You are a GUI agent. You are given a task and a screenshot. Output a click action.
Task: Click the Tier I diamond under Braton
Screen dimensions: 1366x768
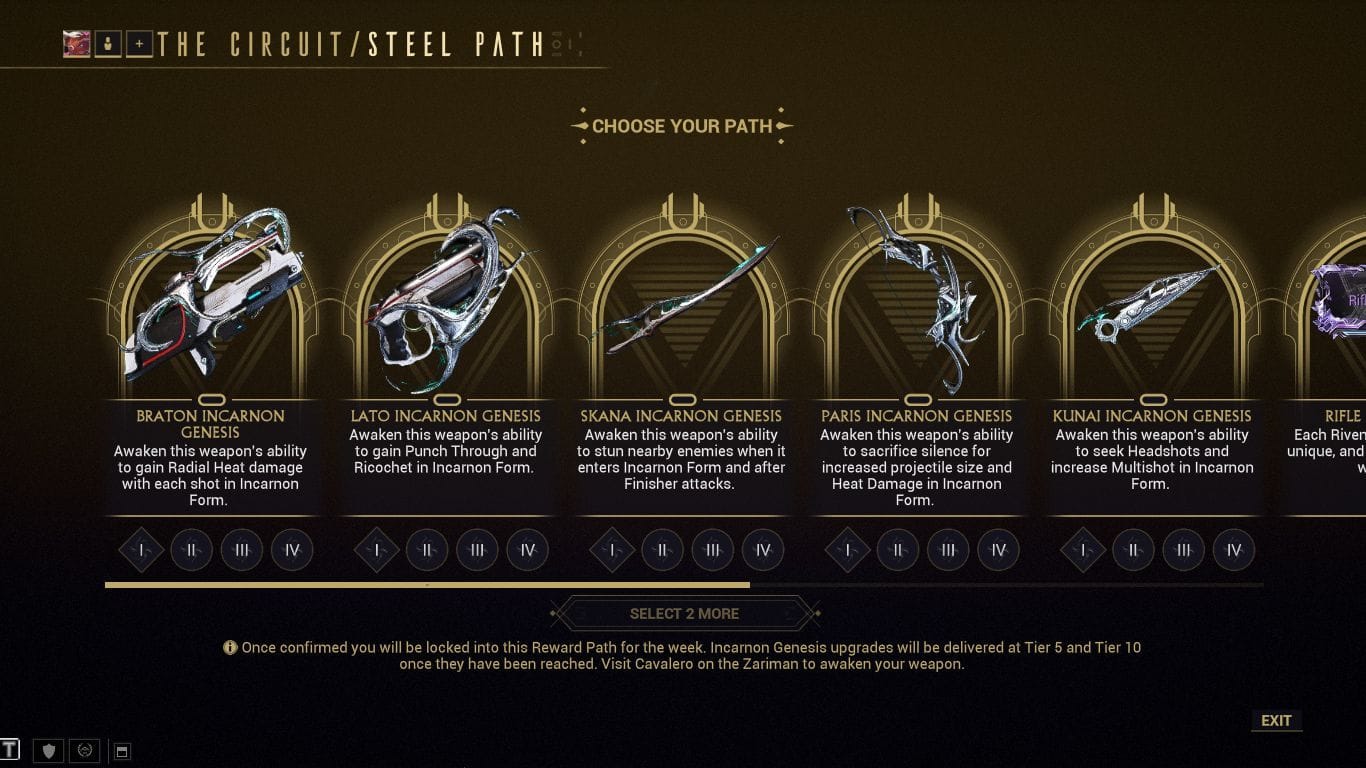pyautogui.click(x=141, y=549)
